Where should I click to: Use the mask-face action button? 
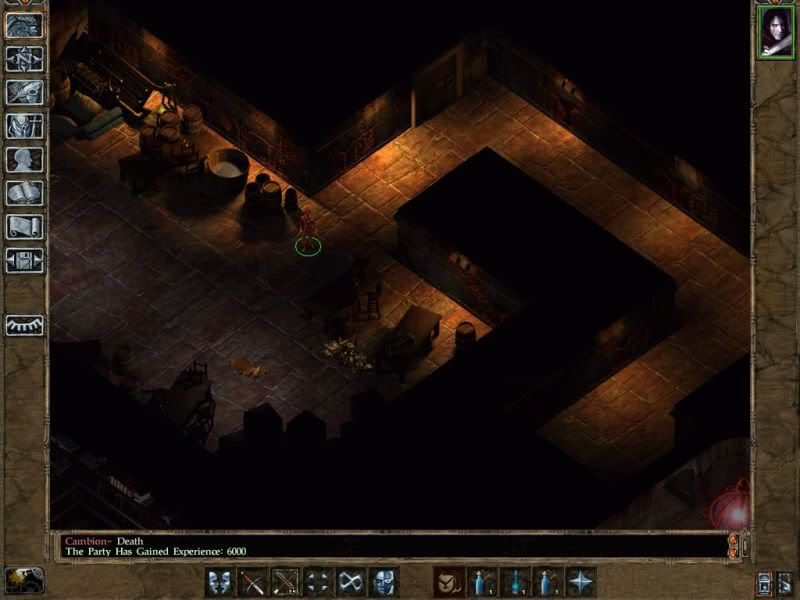382,581
